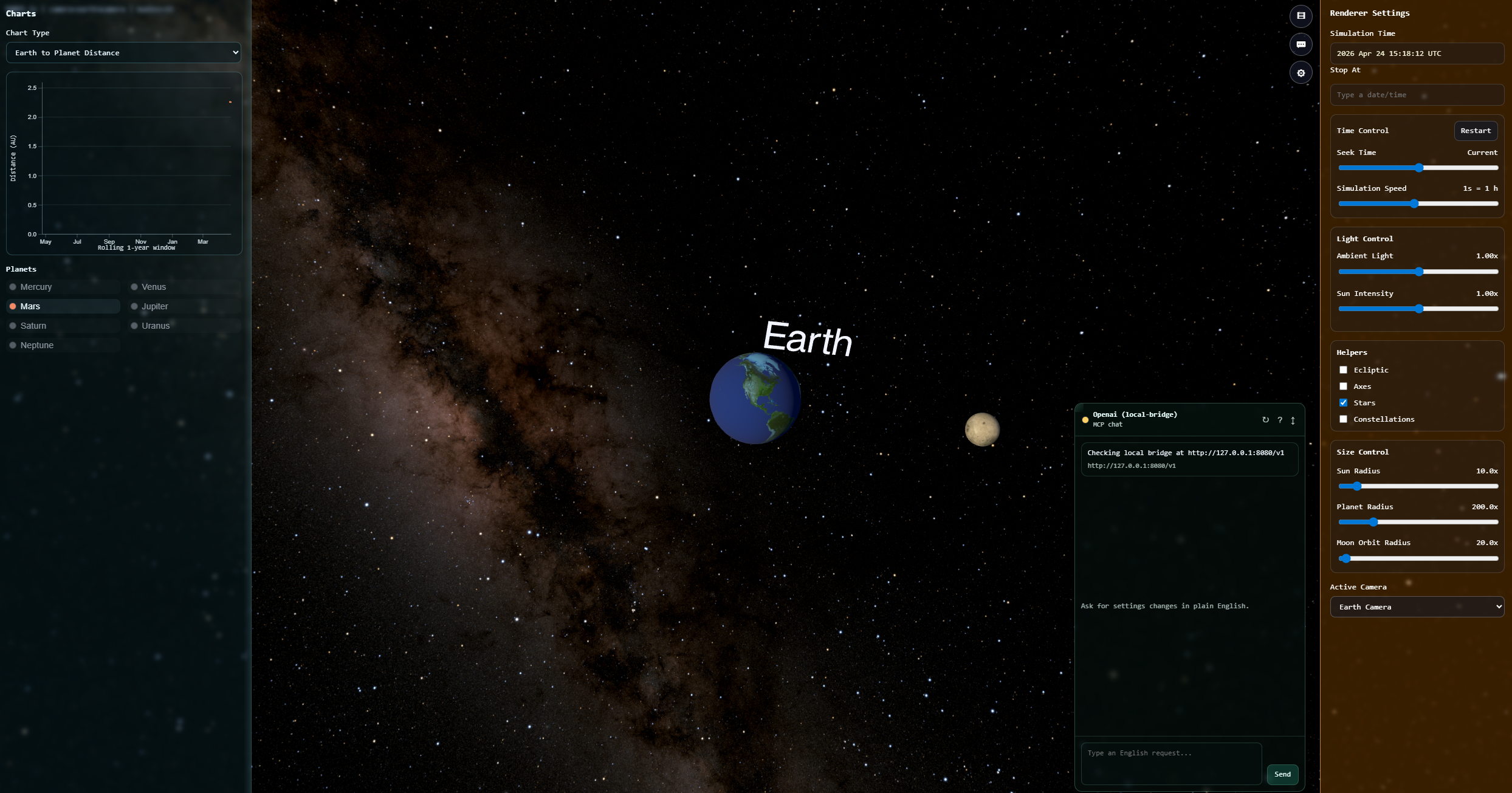1512x793 pixels.
Task: Open the MCP chat bubble icon
Action: coord(1301,44)
